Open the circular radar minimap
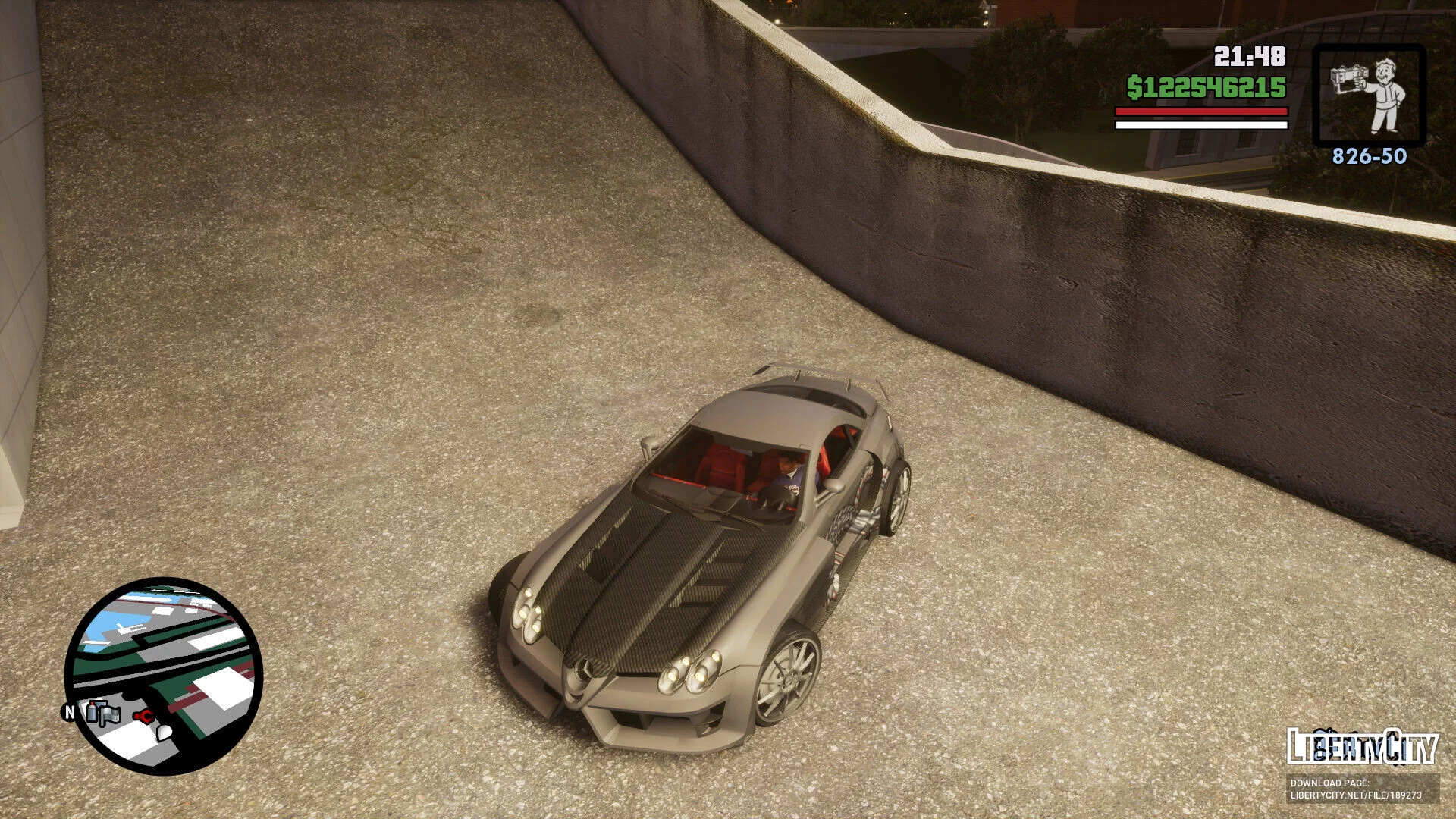1456x819 pixels. pyautogui.click(x=165, y=676)
